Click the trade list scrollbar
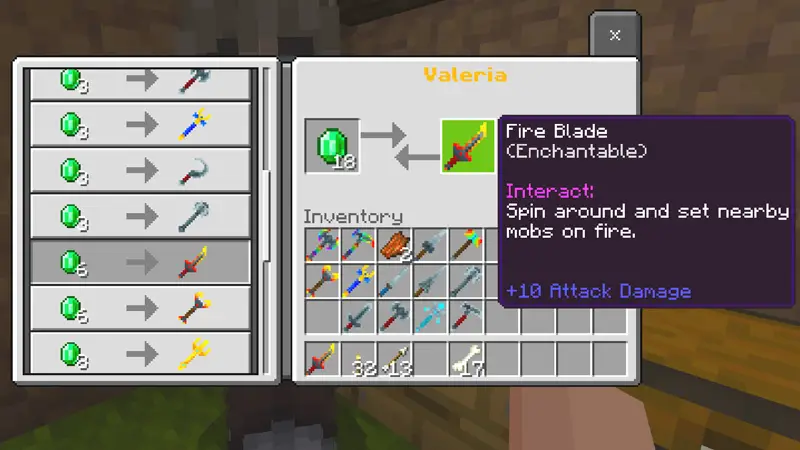 [265, 190]
